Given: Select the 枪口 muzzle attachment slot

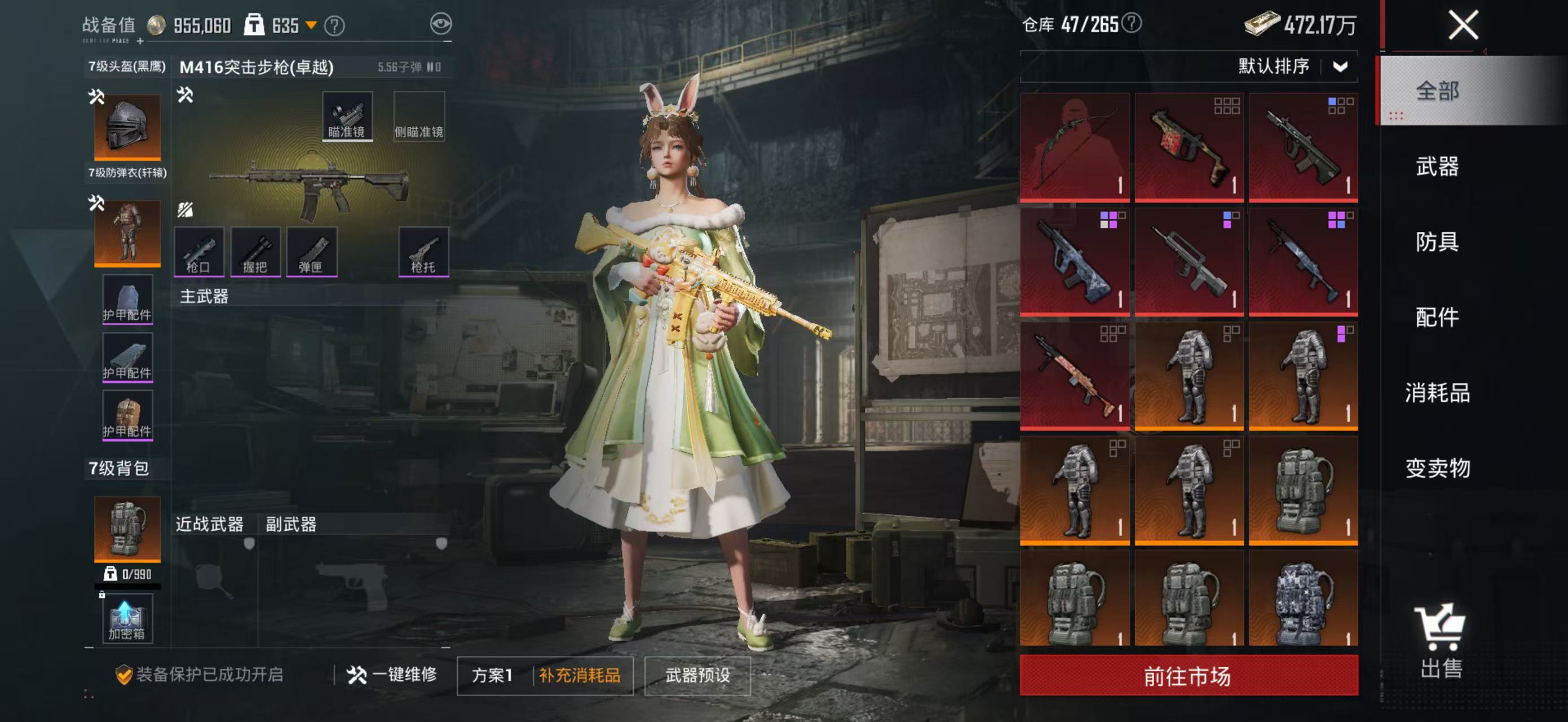Looking at the screenshot, I should tap(200, 251).
